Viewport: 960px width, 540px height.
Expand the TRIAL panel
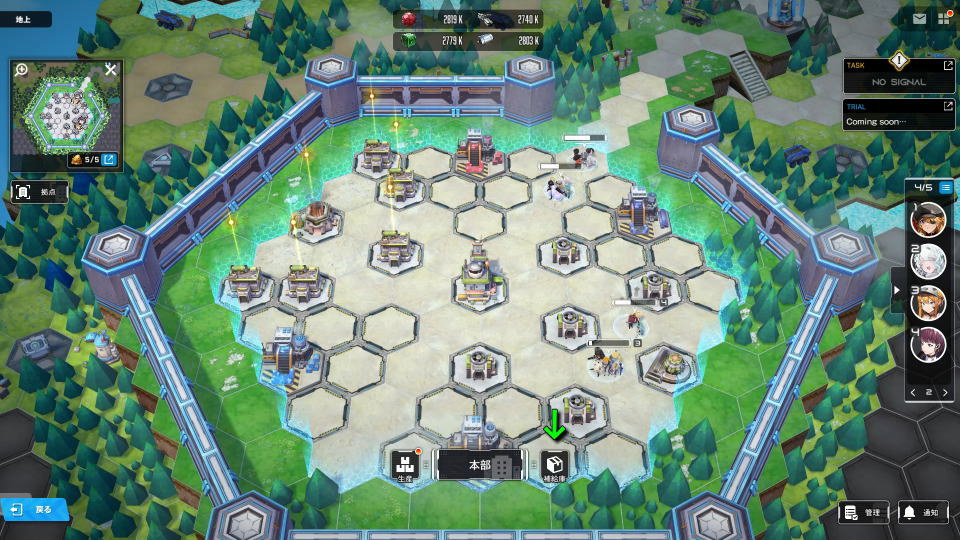coord(948,106)
